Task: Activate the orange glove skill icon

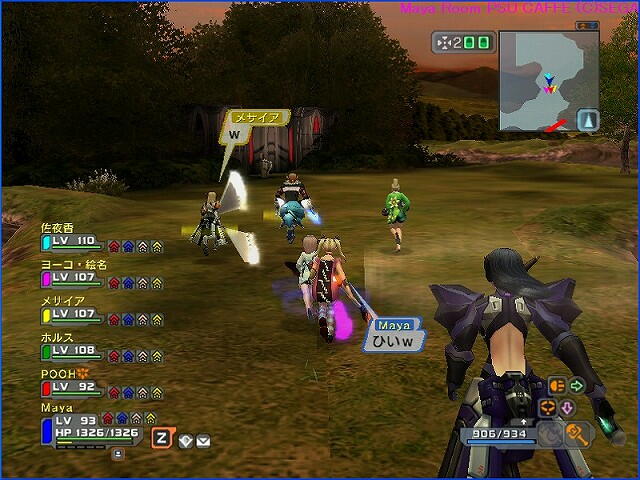Action: (557, 385)
